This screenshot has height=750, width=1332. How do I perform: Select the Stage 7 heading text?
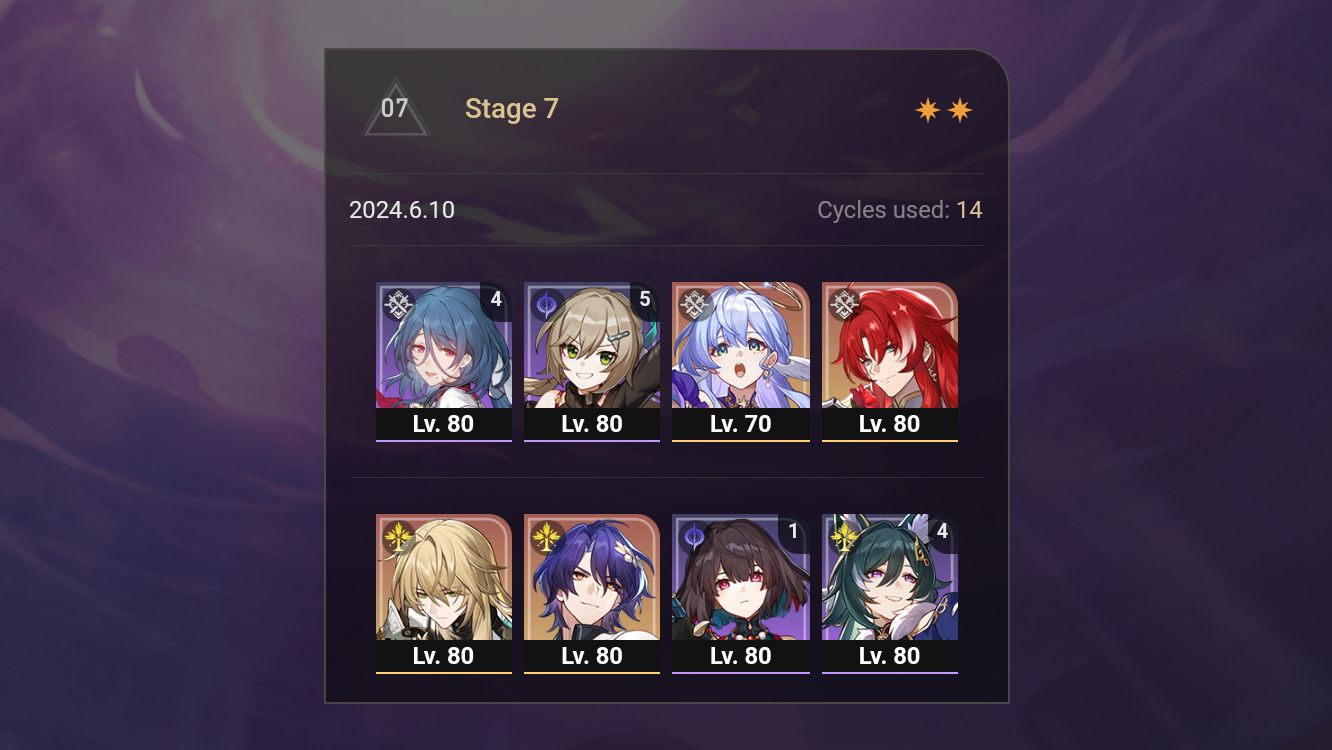coord(512,108)
